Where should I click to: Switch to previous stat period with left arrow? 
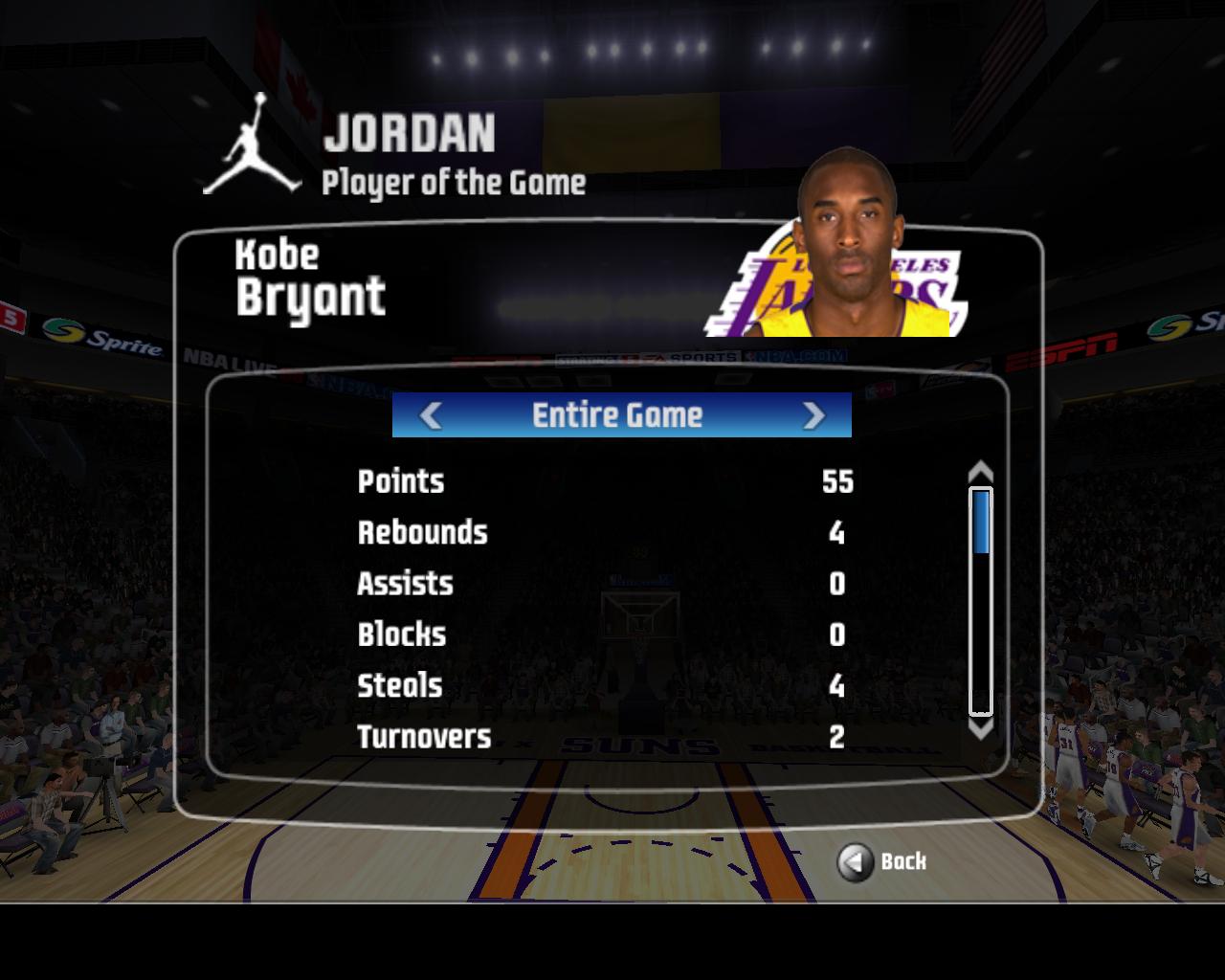[431, 415]
